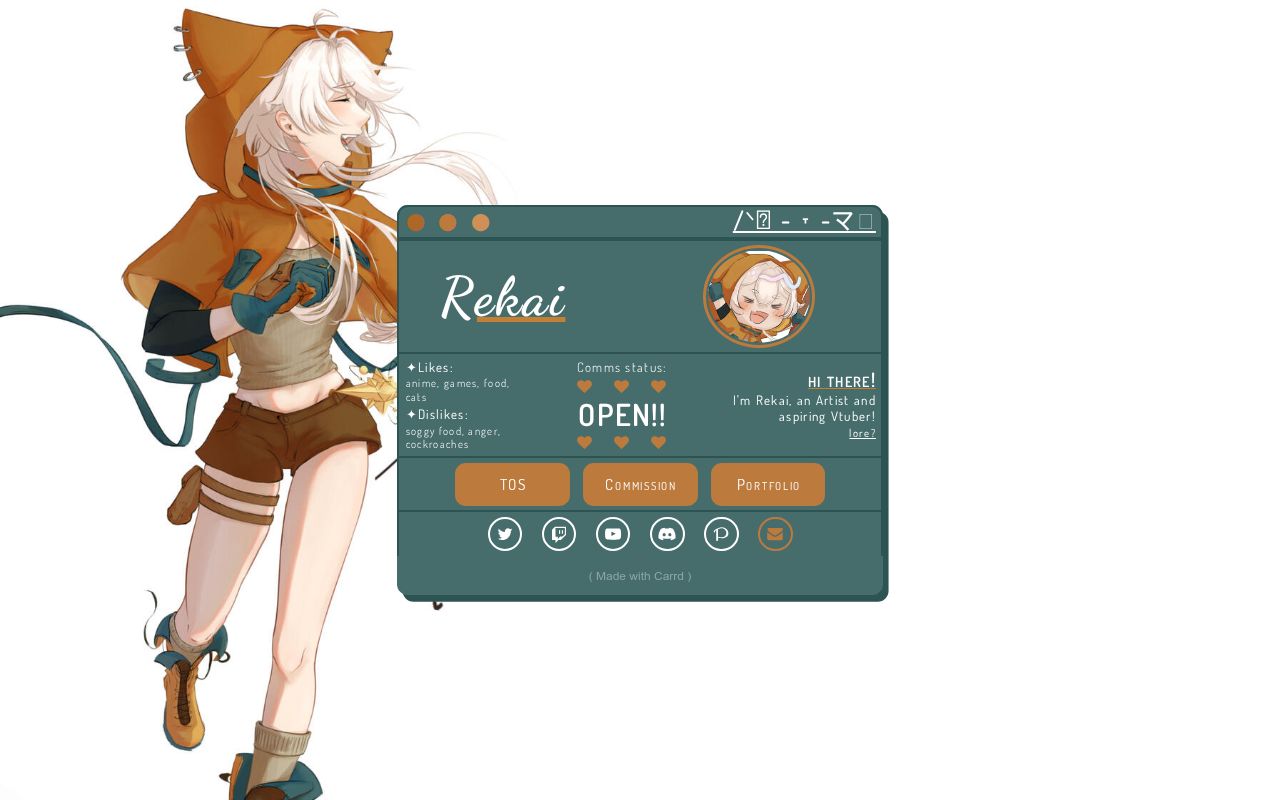Screen dimensions: 1280x800
Task: Toggle the first heart above the OPEN!! status
Action: (584, 386)
